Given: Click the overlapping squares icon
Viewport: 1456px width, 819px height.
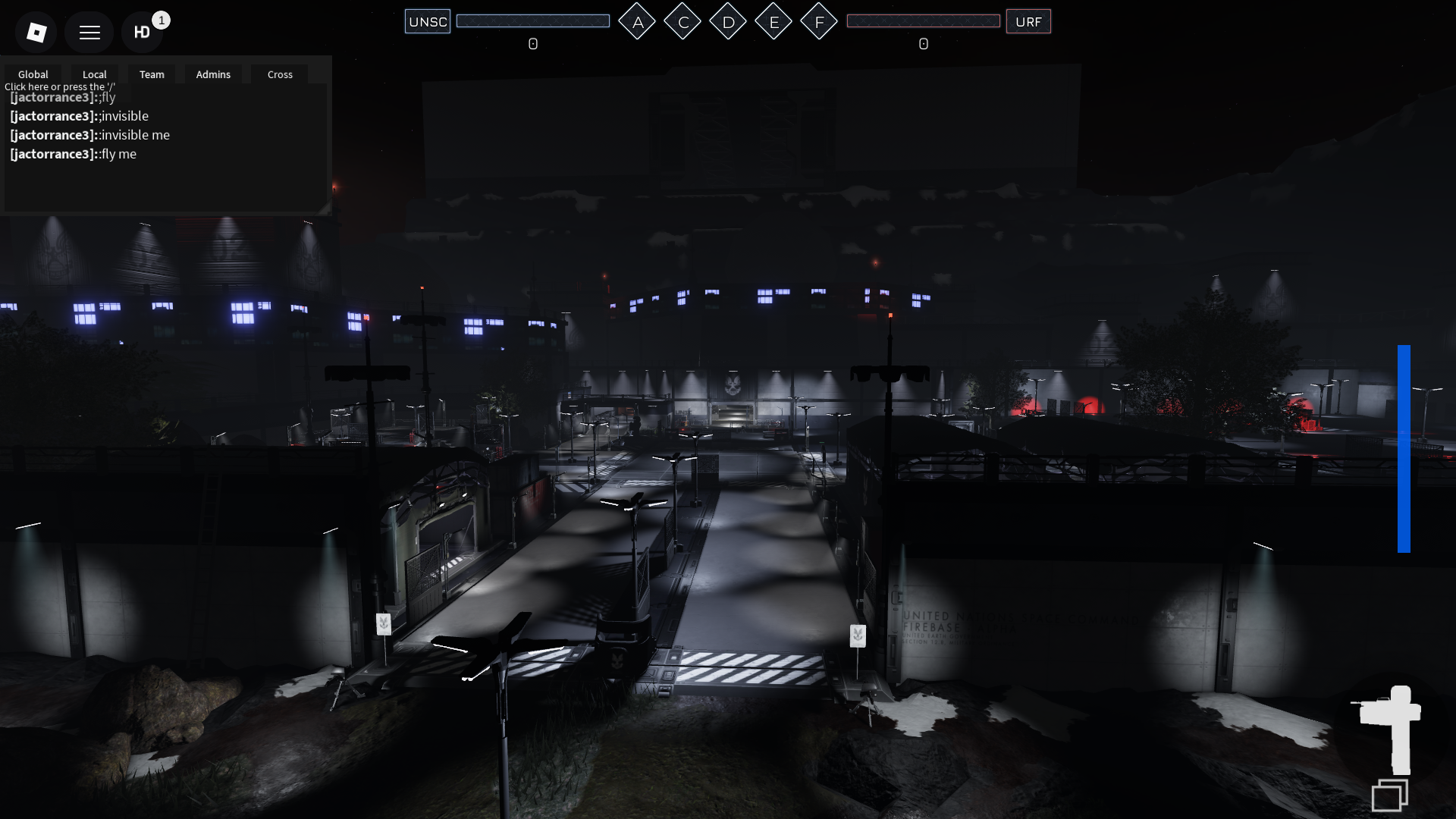Looking at the screenshot, I should (x=1389, y=795).
